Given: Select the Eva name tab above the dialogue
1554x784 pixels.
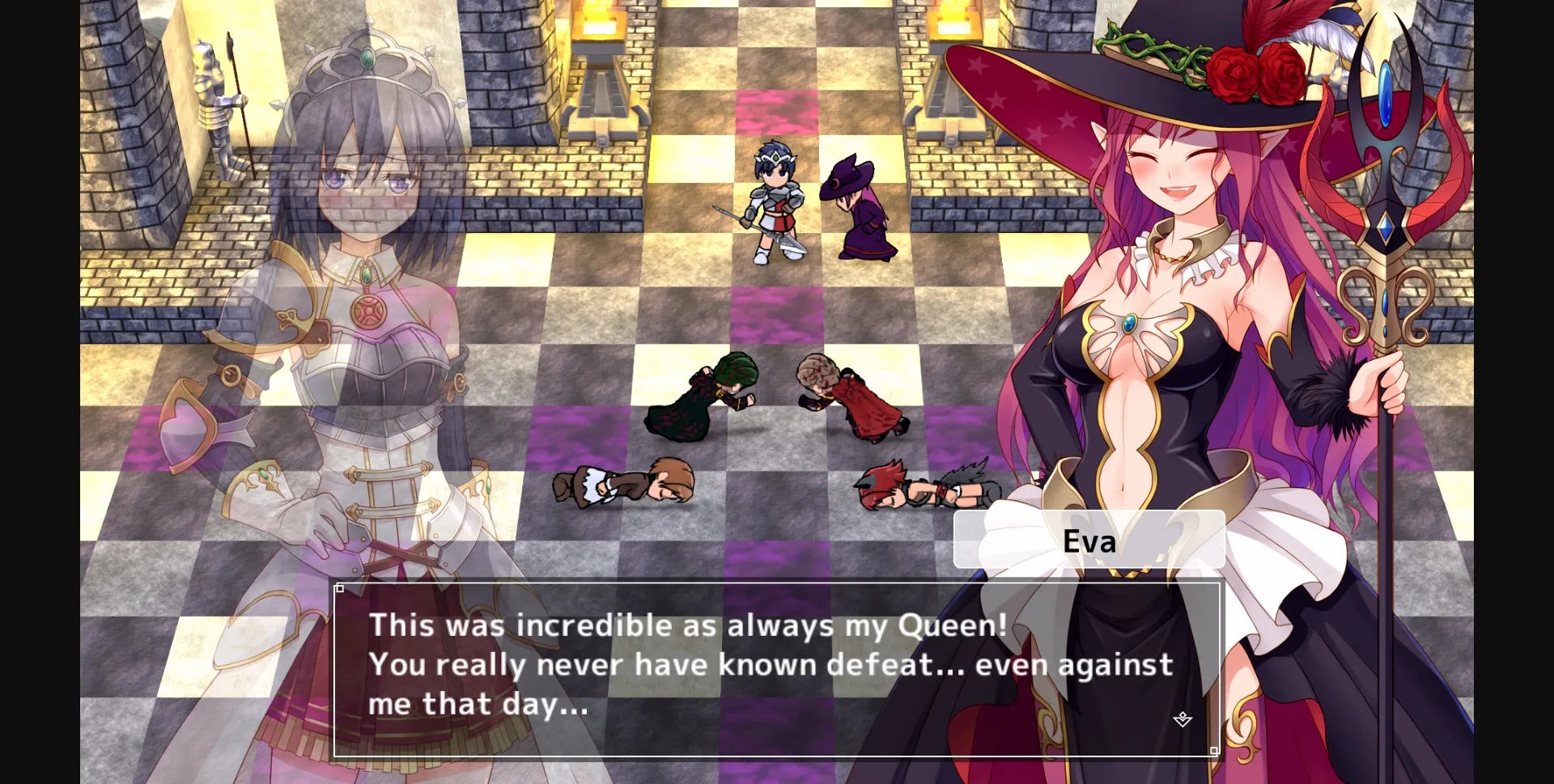Looking at the screenshot, I should coord(1091,540).
